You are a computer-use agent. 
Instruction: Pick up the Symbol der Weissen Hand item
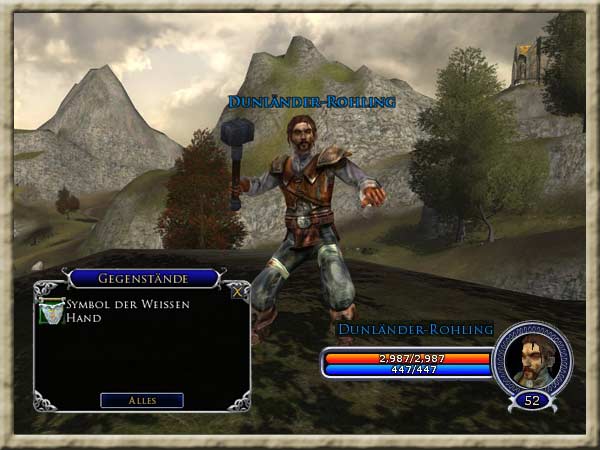49,311
